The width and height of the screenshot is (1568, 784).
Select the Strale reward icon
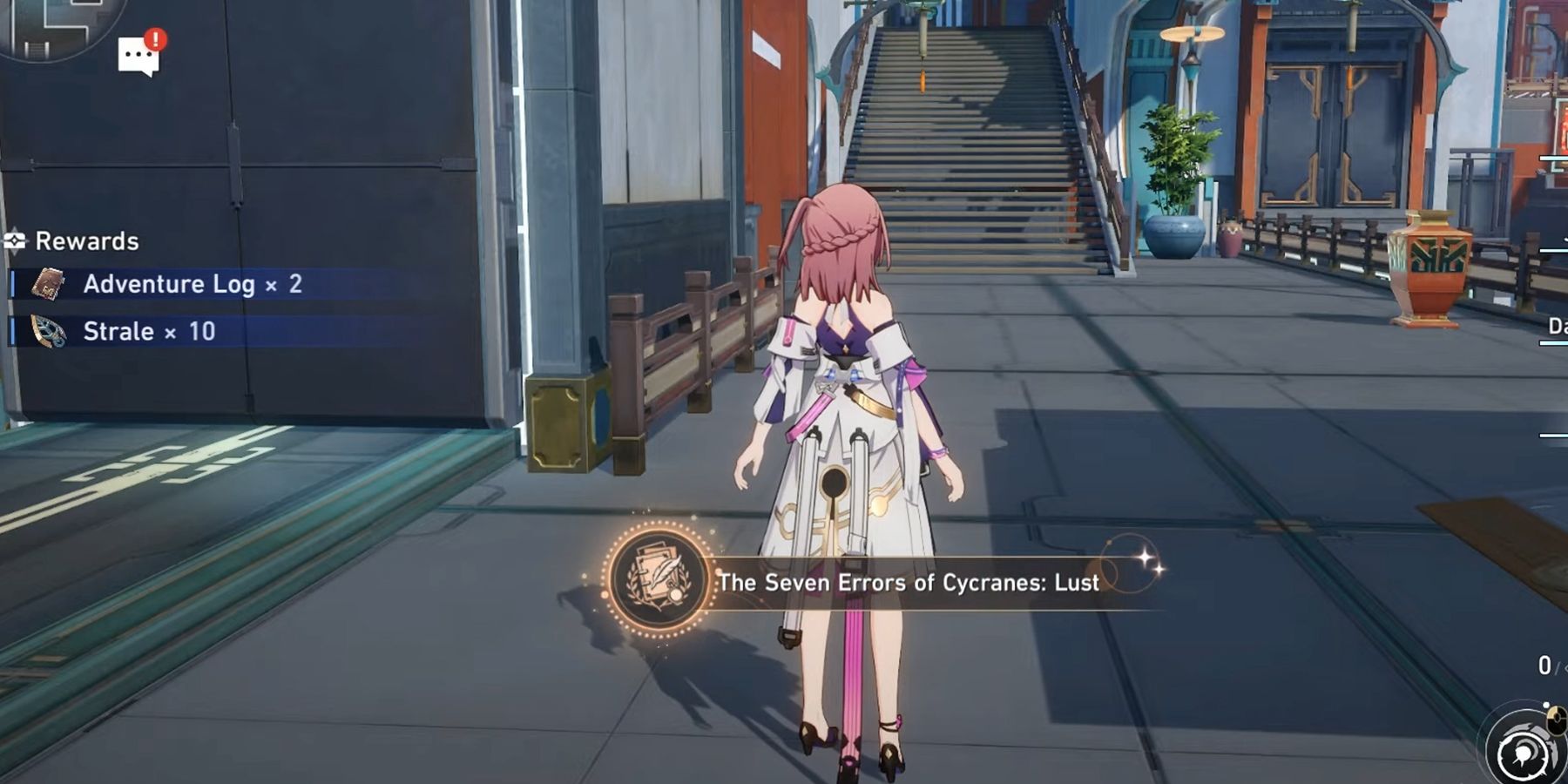pos(48,330)
